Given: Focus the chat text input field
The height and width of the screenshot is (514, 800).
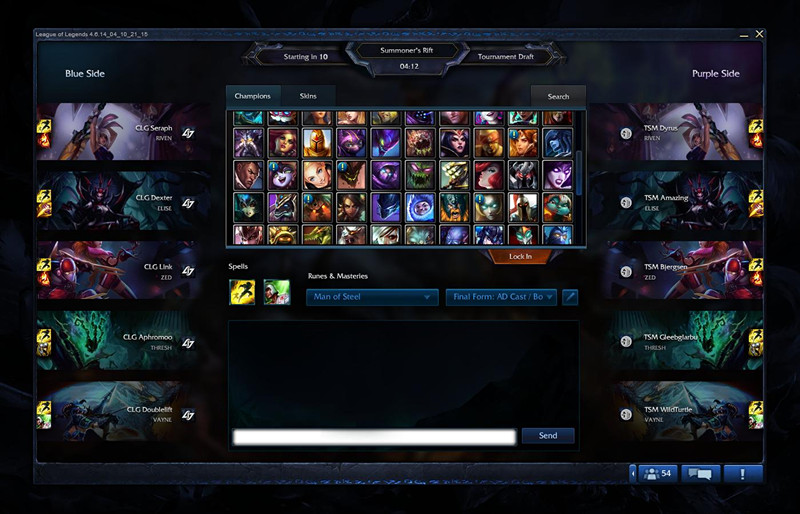Looking at the screenshot, I should coord(374,437).
